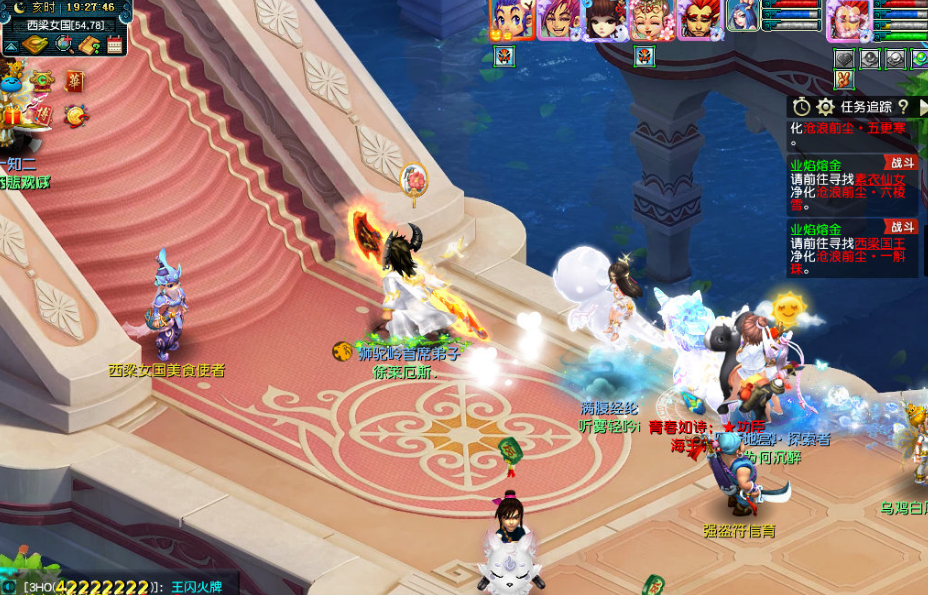Click the victory hand buff icon
This screenshot has width=928, height=595.
[845, 79]
